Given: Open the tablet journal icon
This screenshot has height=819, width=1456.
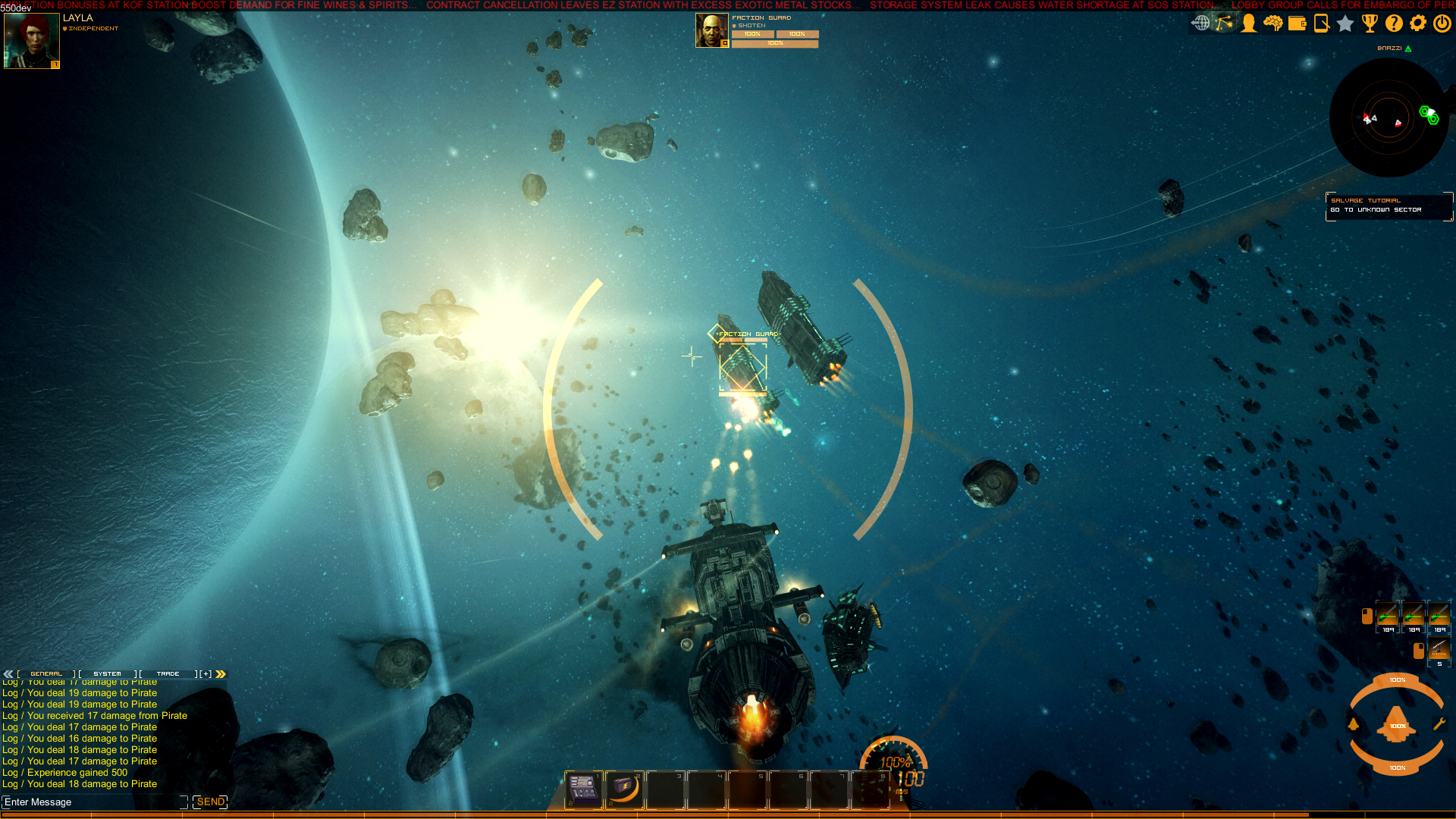Looking at the screenshot, I should [x=1321, y=24].
